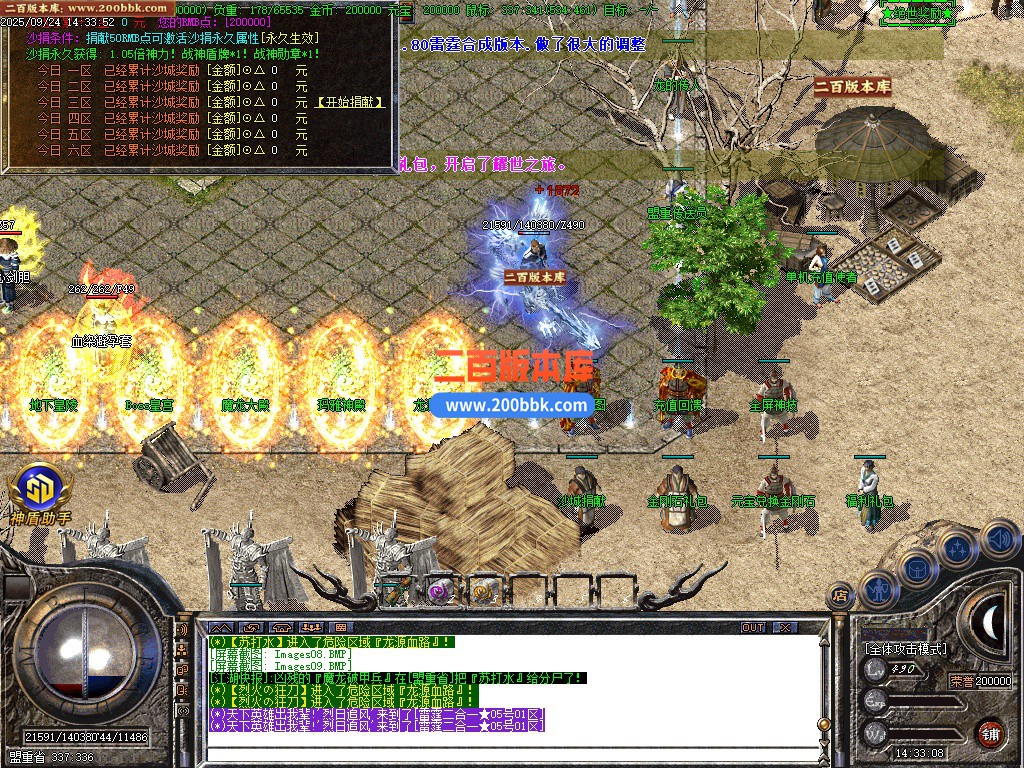Switch the 全体攻击模式 attack mode

pyautogui.click(x=905, y=649)
